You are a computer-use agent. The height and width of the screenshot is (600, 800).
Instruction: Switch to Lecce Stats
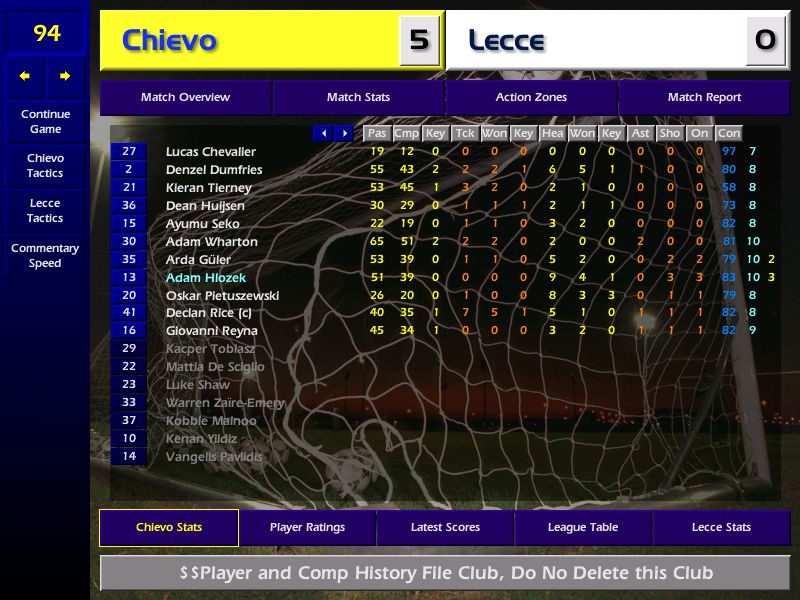pos(721,528)
